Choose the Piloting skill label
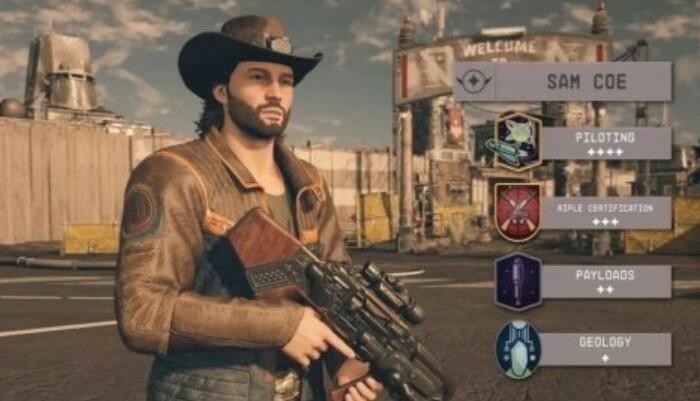This screenshot has height=401, width=700. tap(606, 142)
